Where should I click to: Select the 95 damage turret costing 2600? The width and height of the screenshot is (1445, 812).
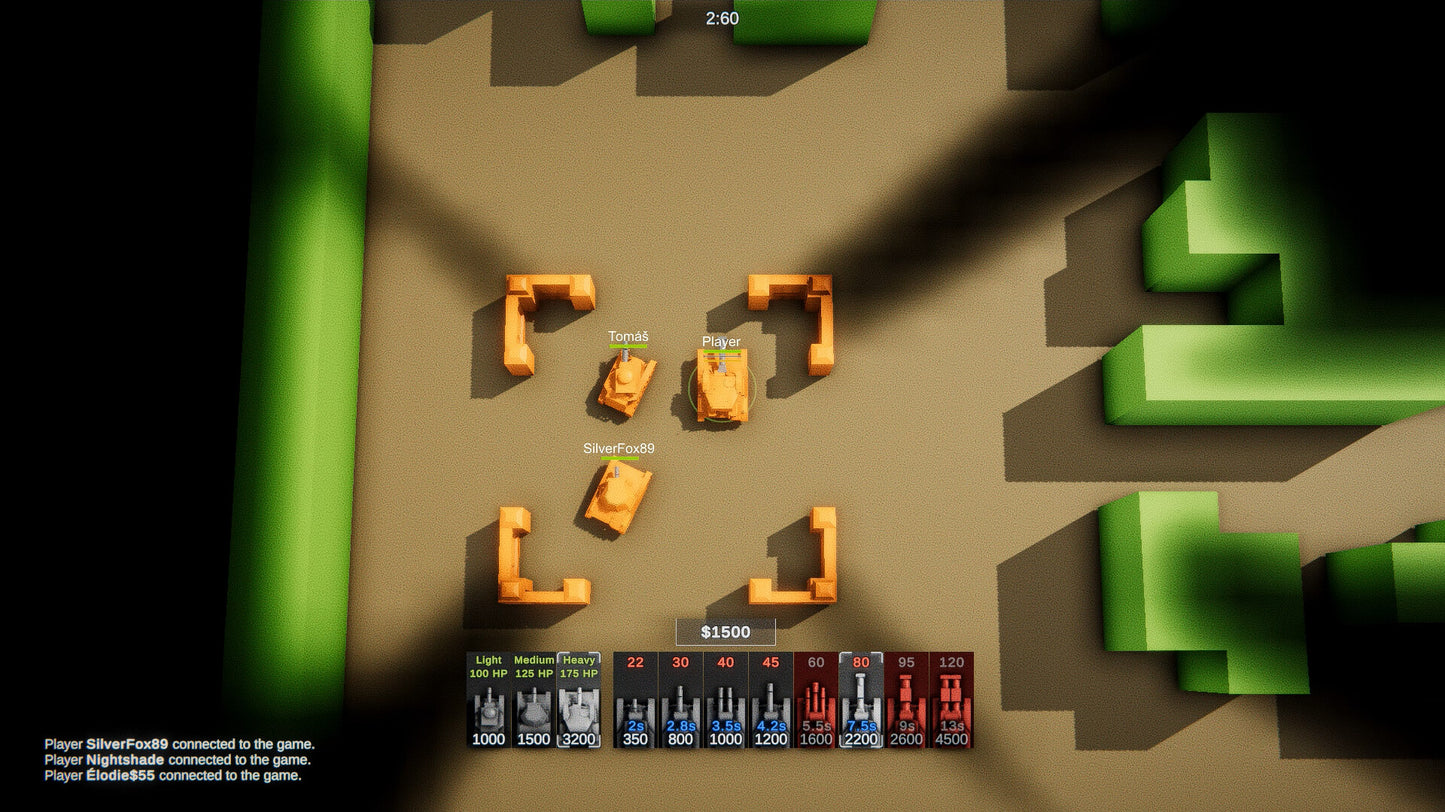(x=906, y=700)
